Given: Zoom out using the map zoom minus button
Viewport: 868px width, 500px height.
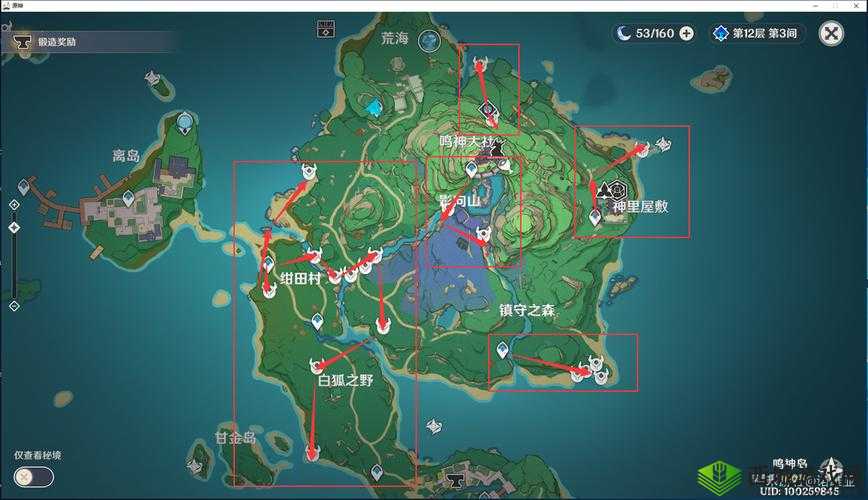Looking at the screenshot, I should 14,305.
